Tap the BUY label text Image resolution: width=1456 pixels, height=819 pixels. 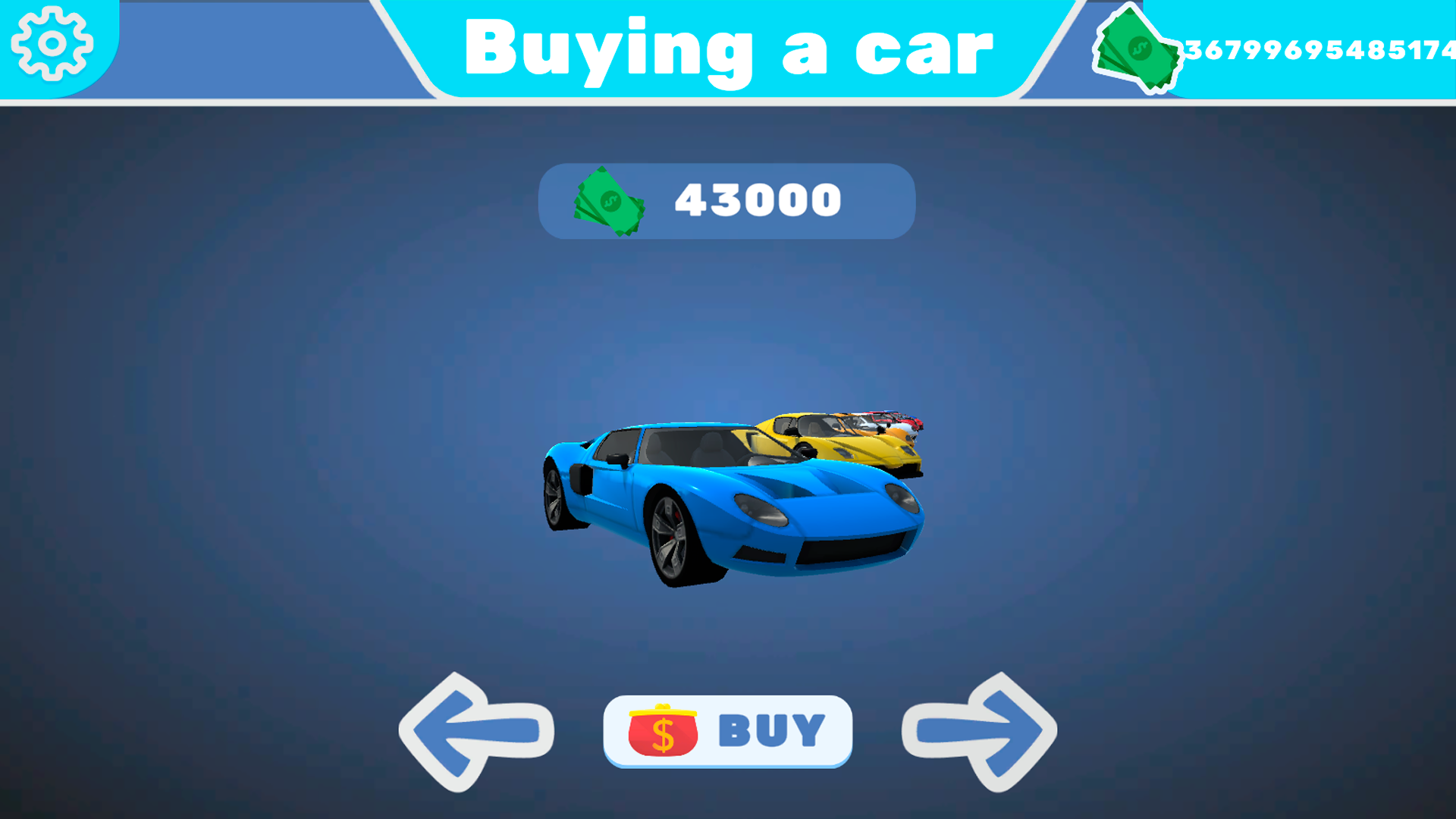(768, 730)
